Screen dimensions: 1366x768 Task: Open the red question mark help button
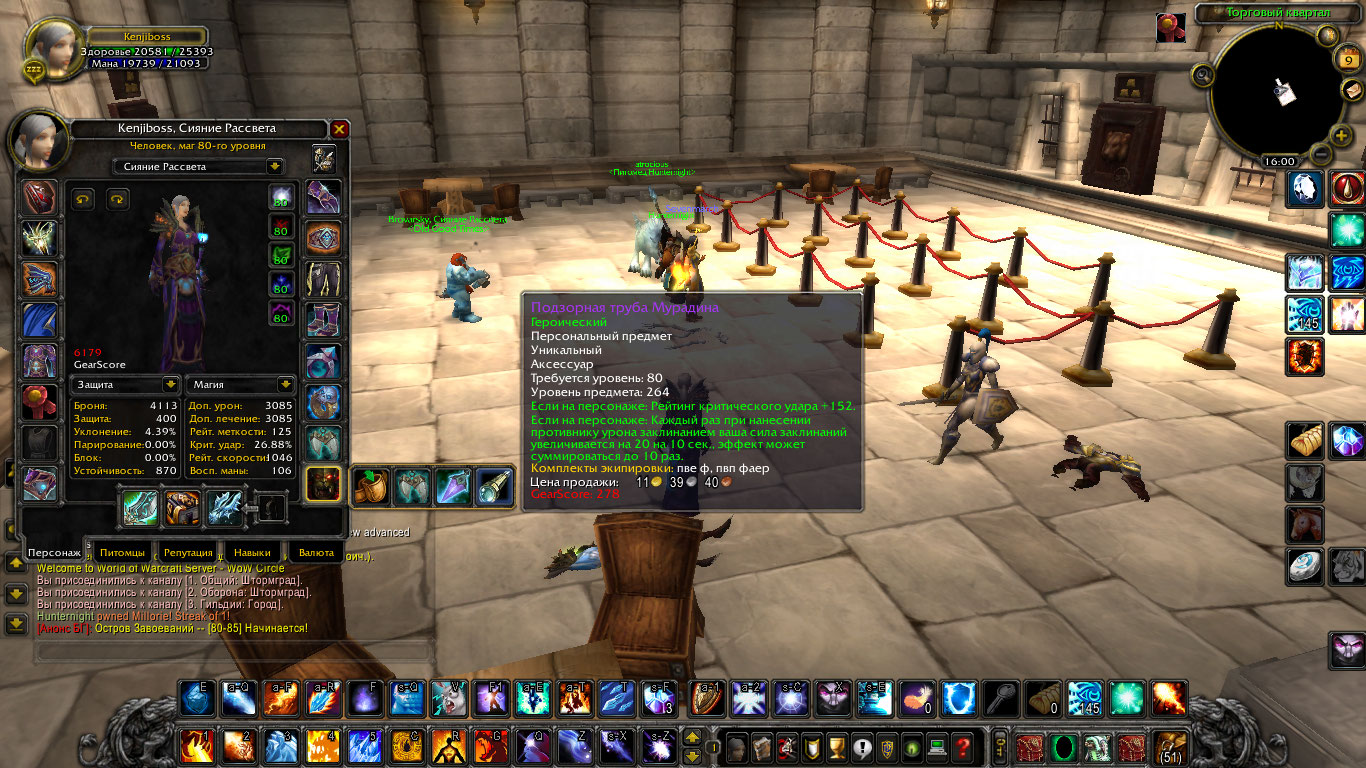[962, 746]
